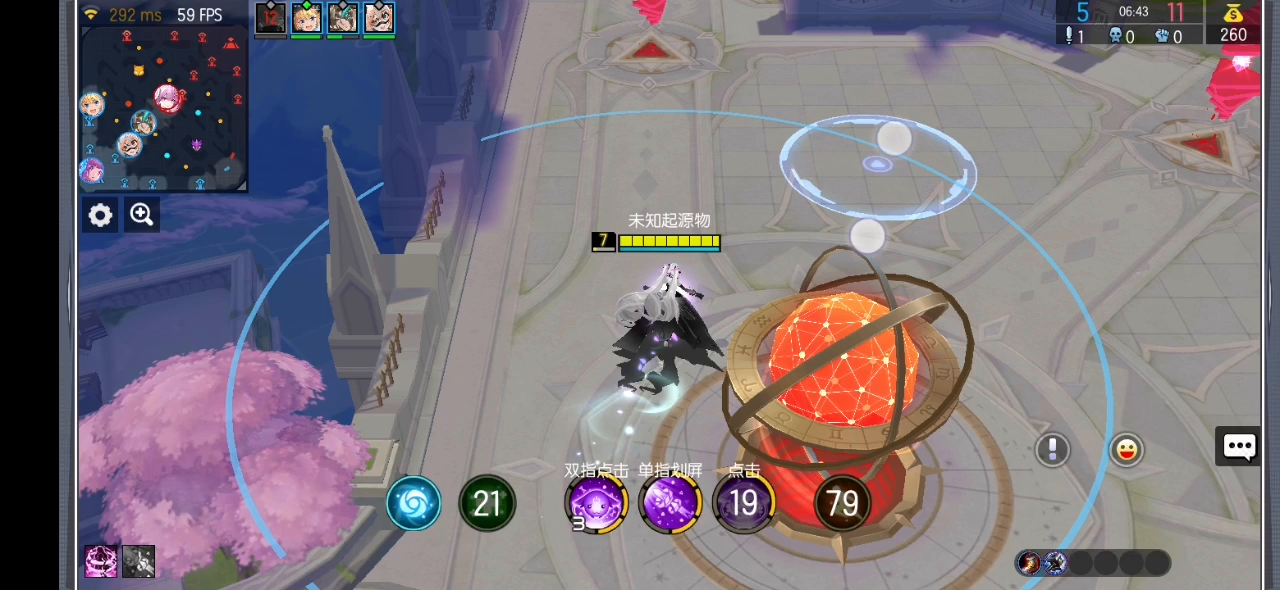Select the grey sword buff icon
1280x590 pixels.
pos(138,562)
